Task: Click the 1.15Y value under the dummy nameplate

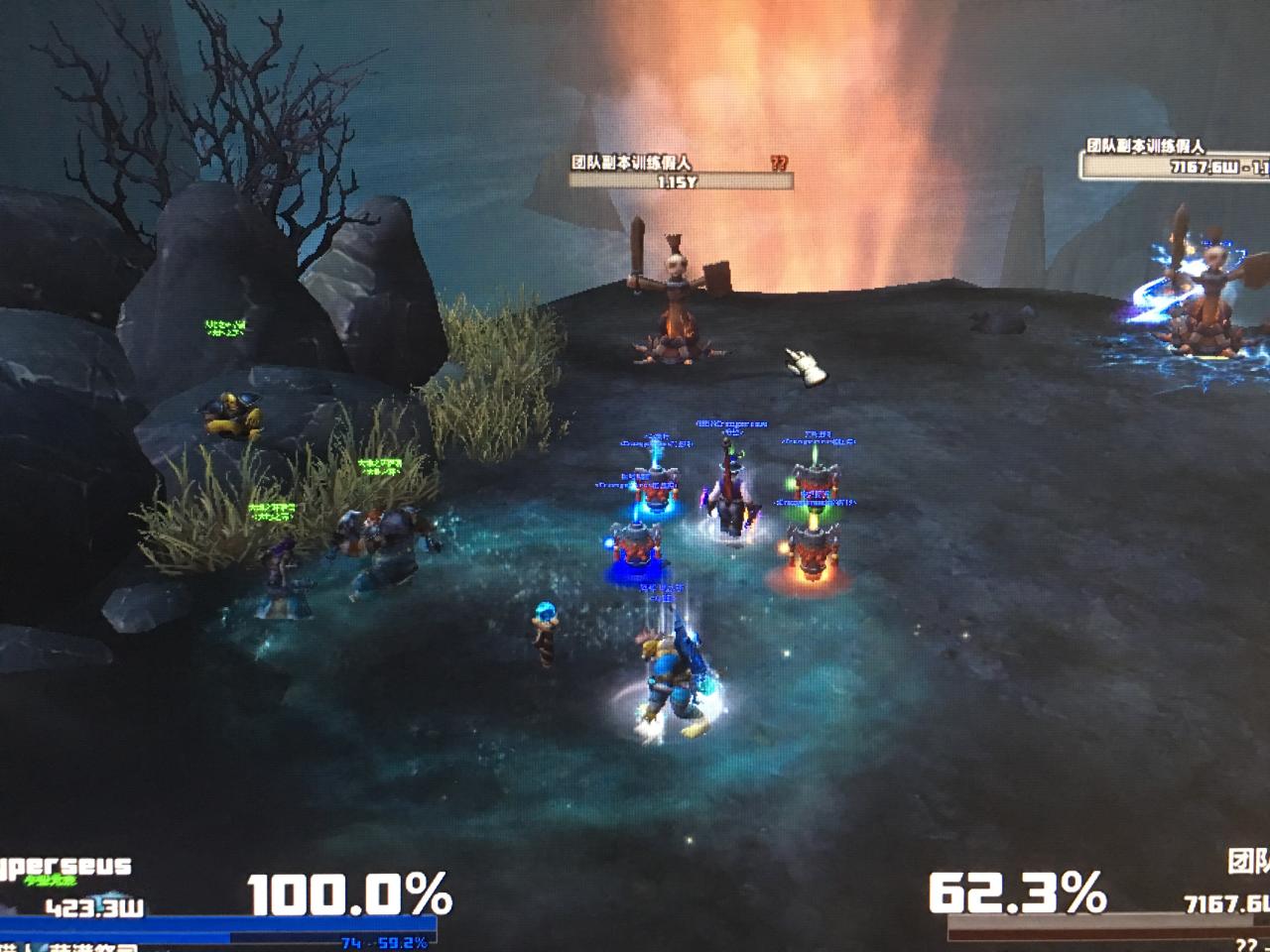Action: pos(680,182)
